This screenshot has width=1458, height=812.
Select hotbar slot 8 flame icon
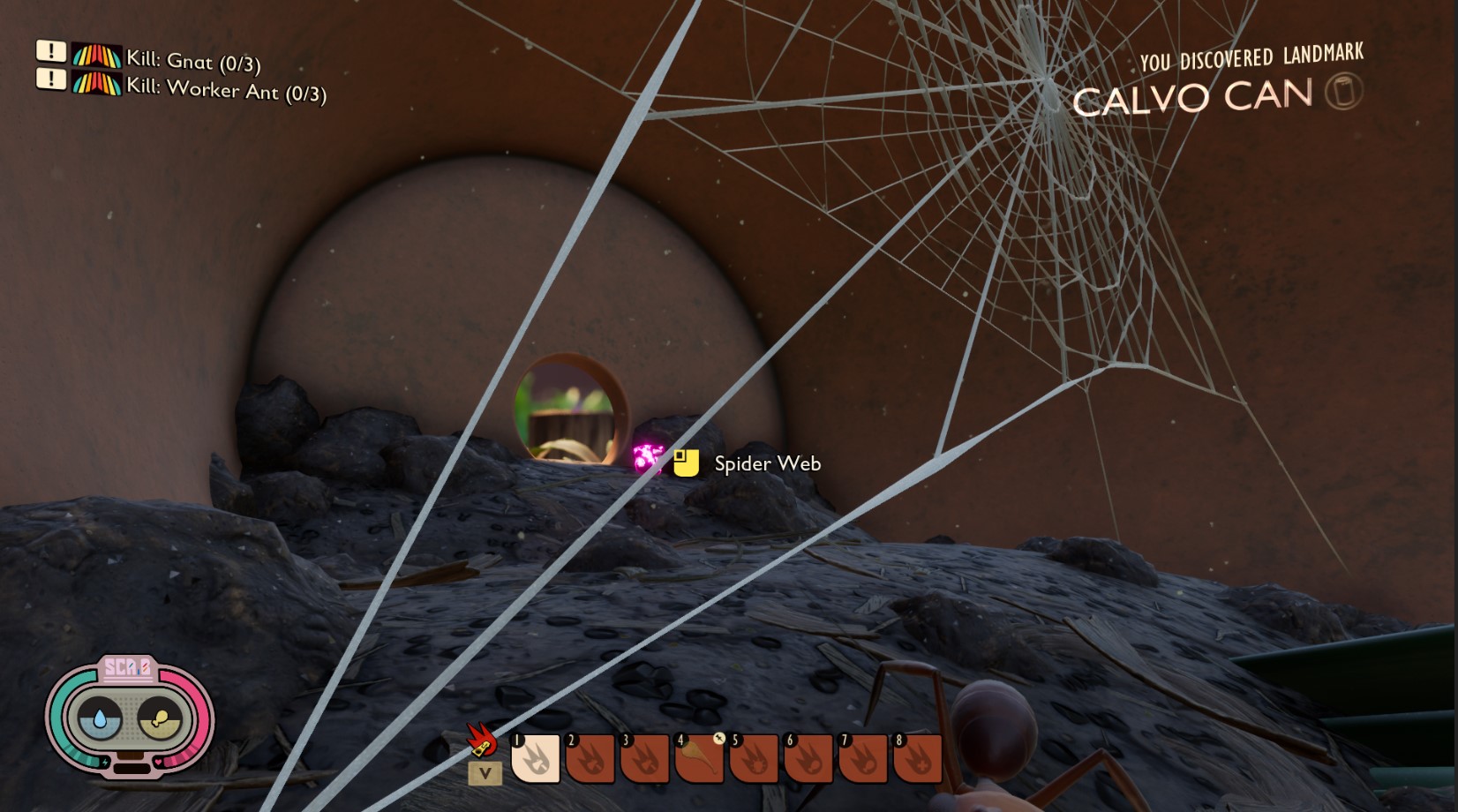(919, 759)
